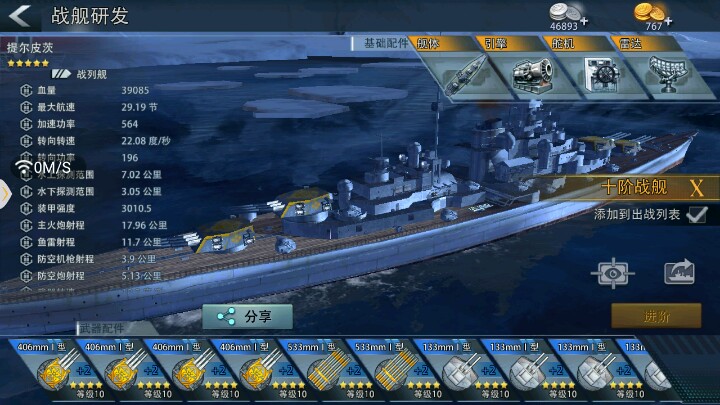The image size is (720, 405).
Task: Click the ship icon with curved arrow
Action: pos(679,272)
